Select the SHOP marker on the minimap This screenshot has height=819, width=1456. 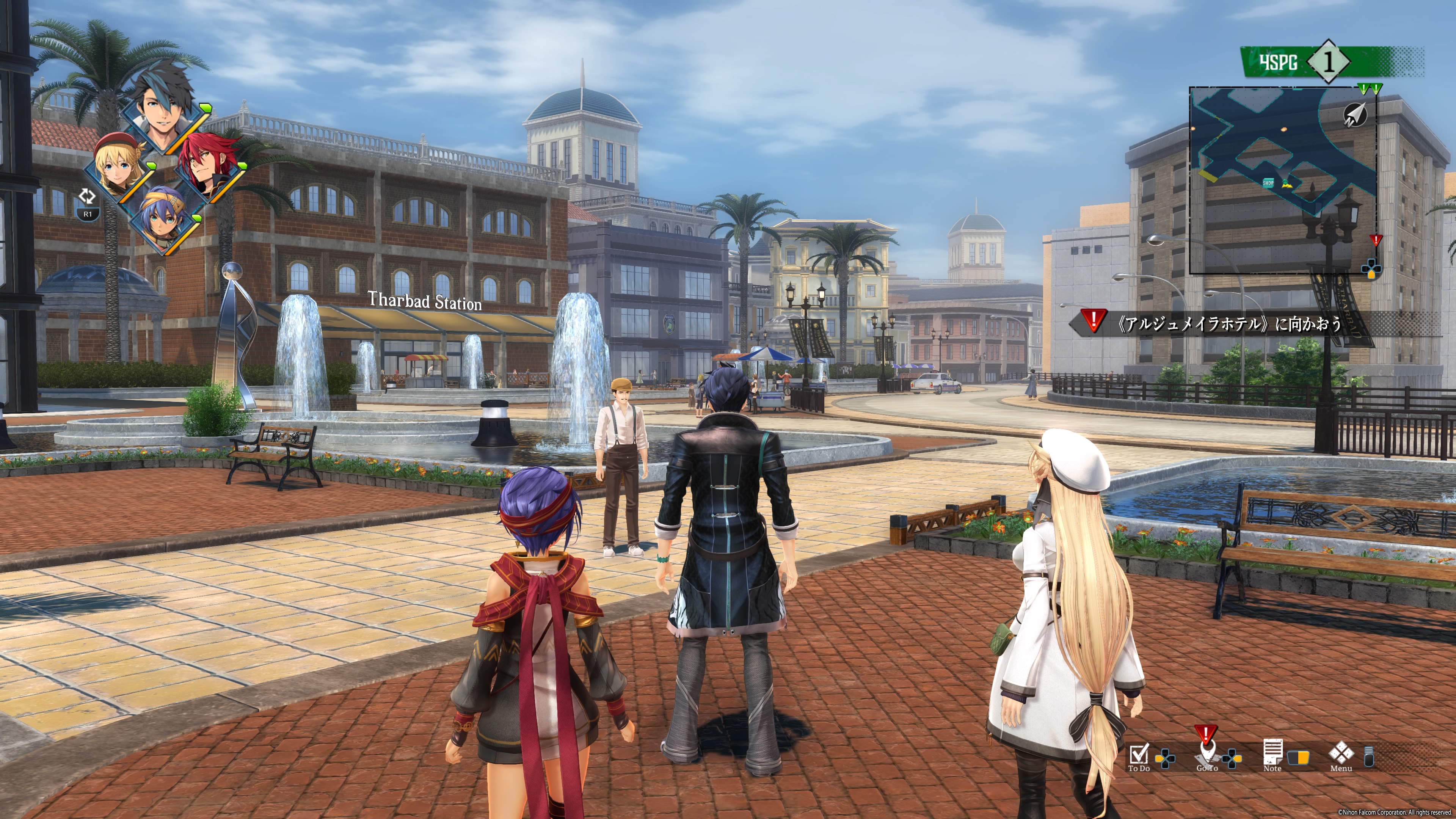click(x=1268, y=183)
